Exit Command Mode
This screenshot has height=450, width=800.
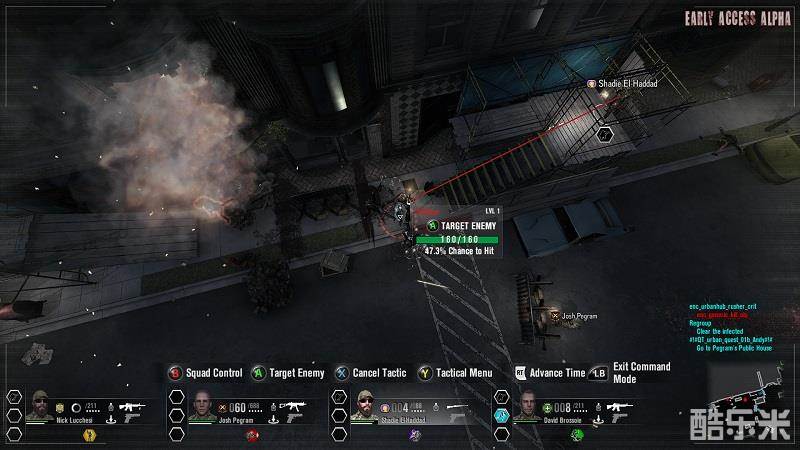click(630, 372)
